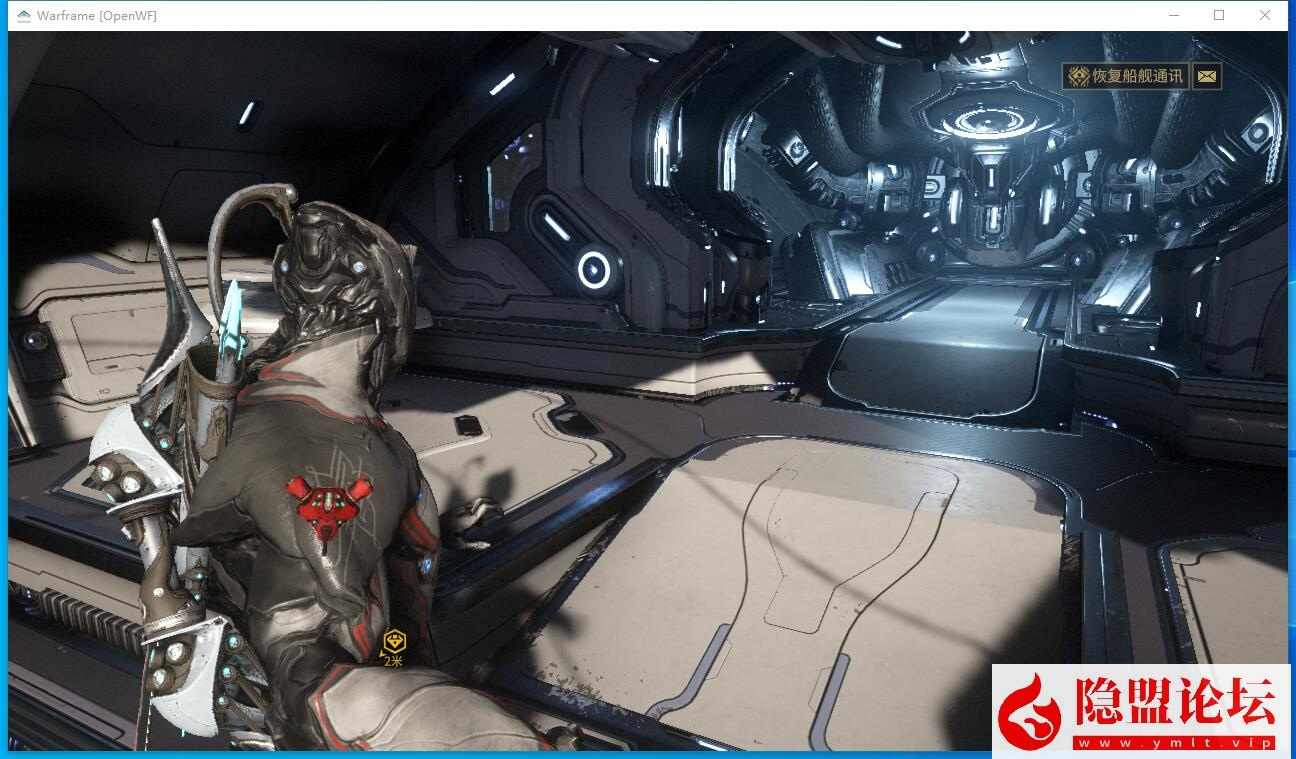Select the hexagonal quest waypoint marker
1296x759 pixels.
(x=395, y=639)
